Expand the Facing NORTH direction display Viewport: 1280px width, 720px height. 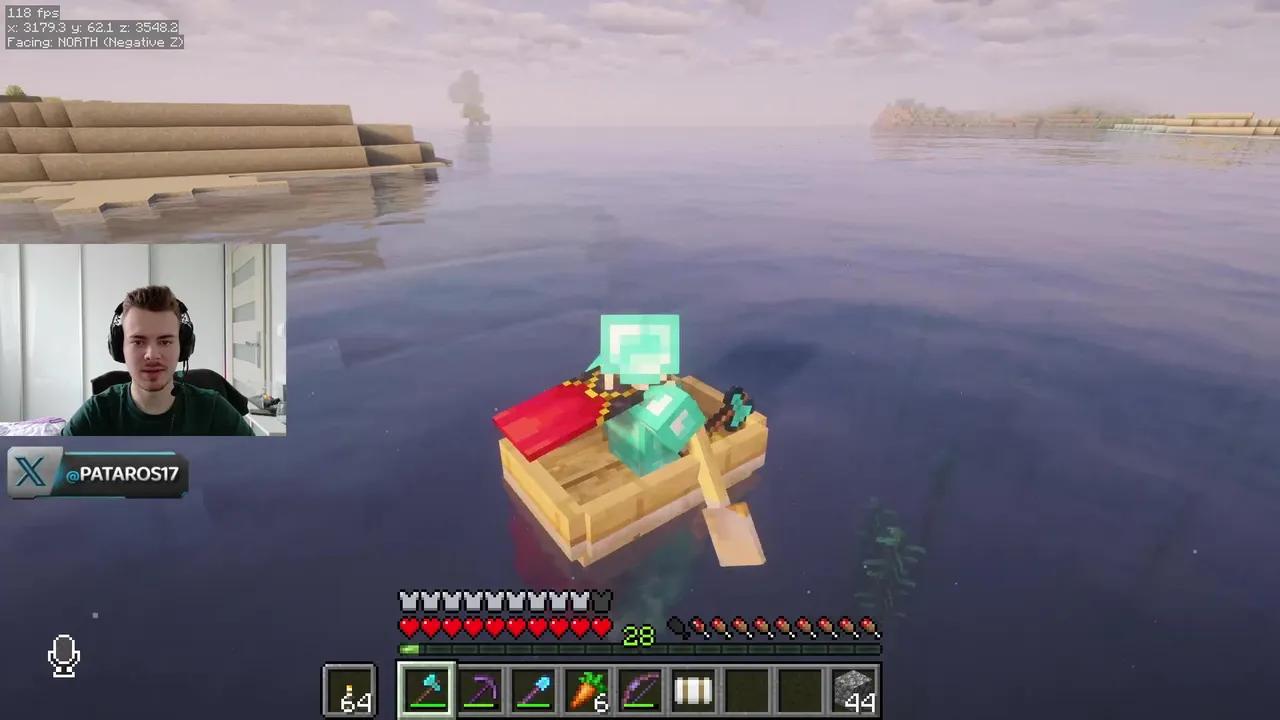(95, 43)
